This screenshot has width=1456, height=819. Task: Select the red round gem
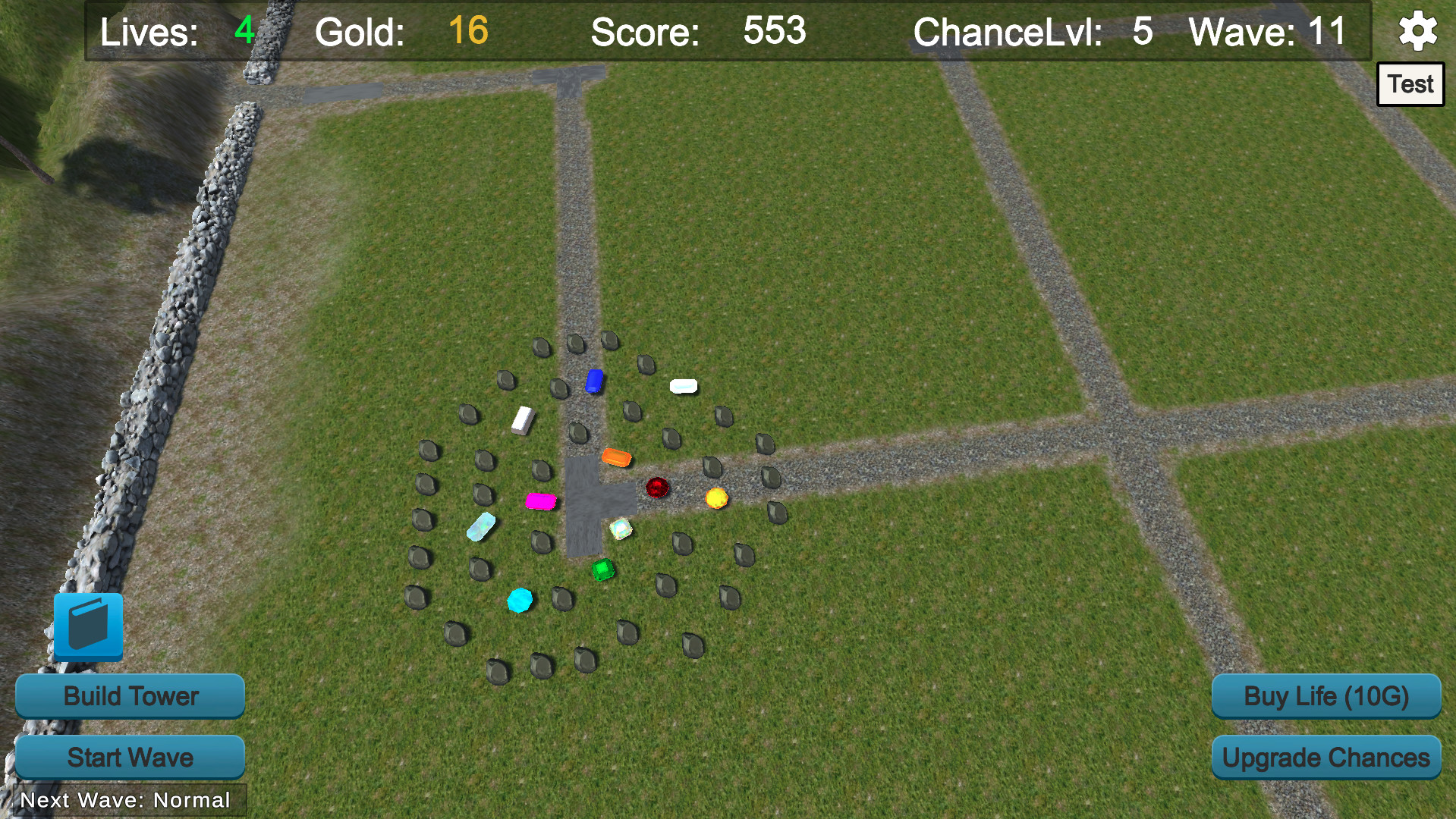657,488
